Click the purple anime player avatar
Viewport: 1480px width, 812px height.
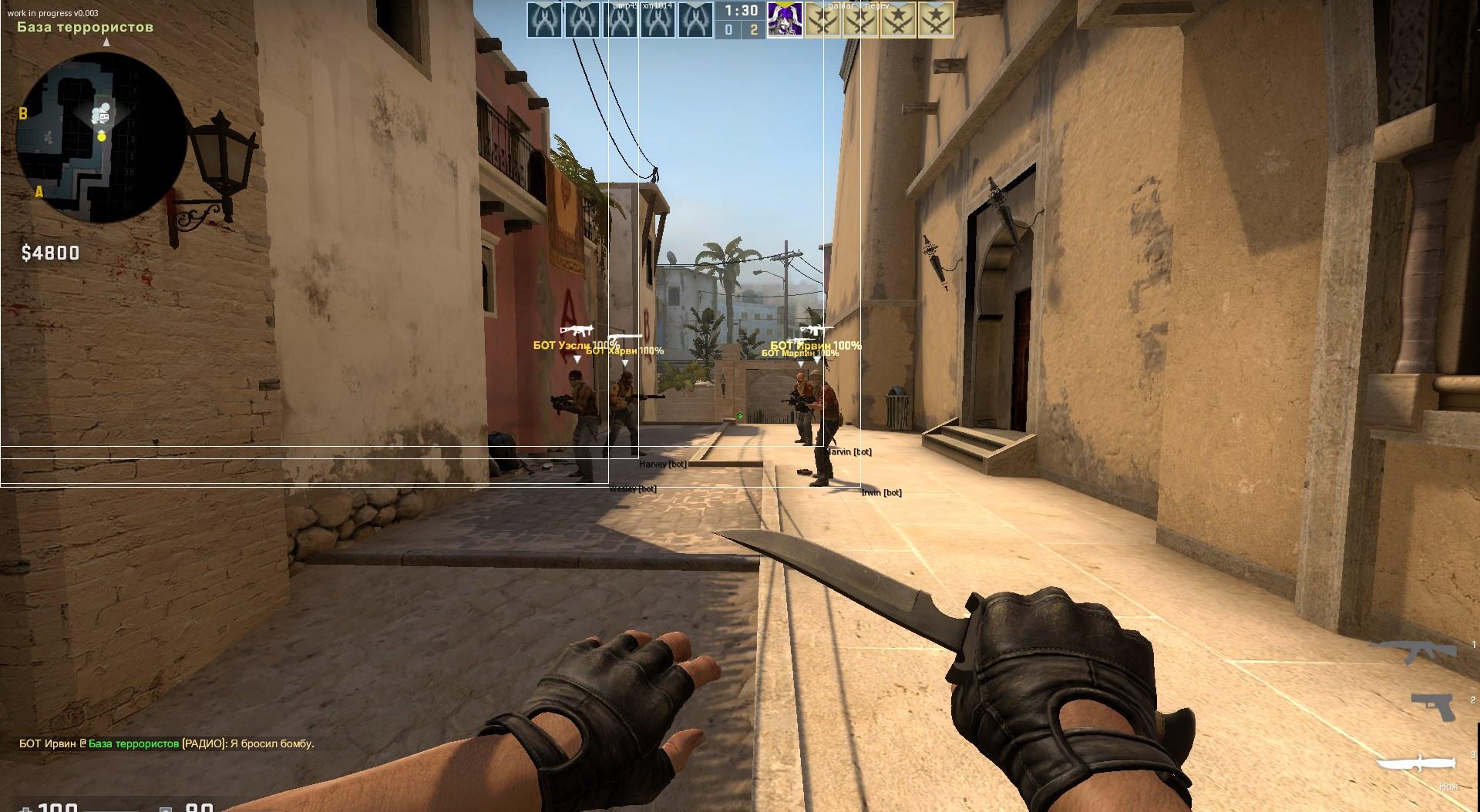[x=785, y=19]
